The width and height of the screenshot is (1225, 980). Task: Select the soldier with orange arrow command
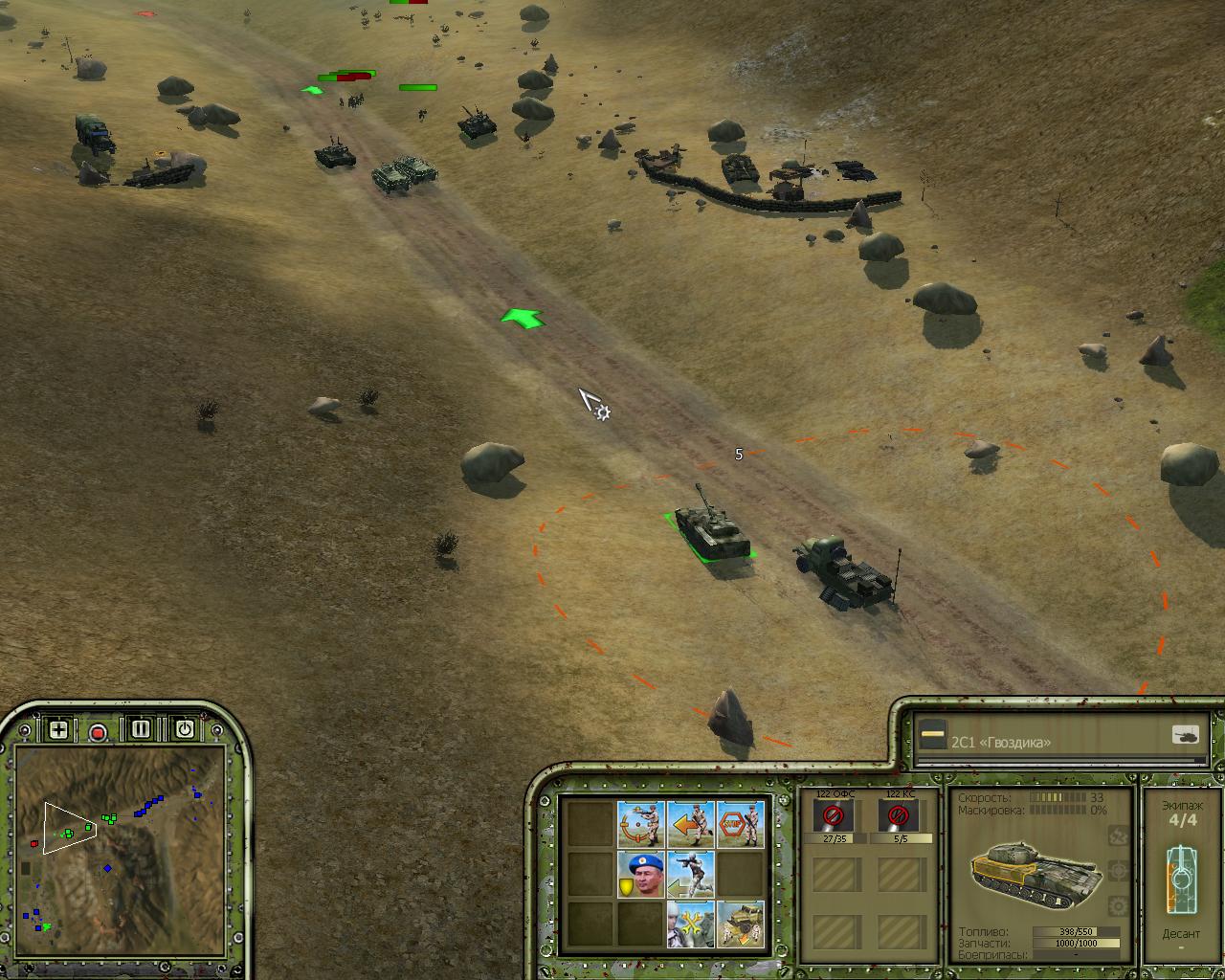click(x=690, y=824)
